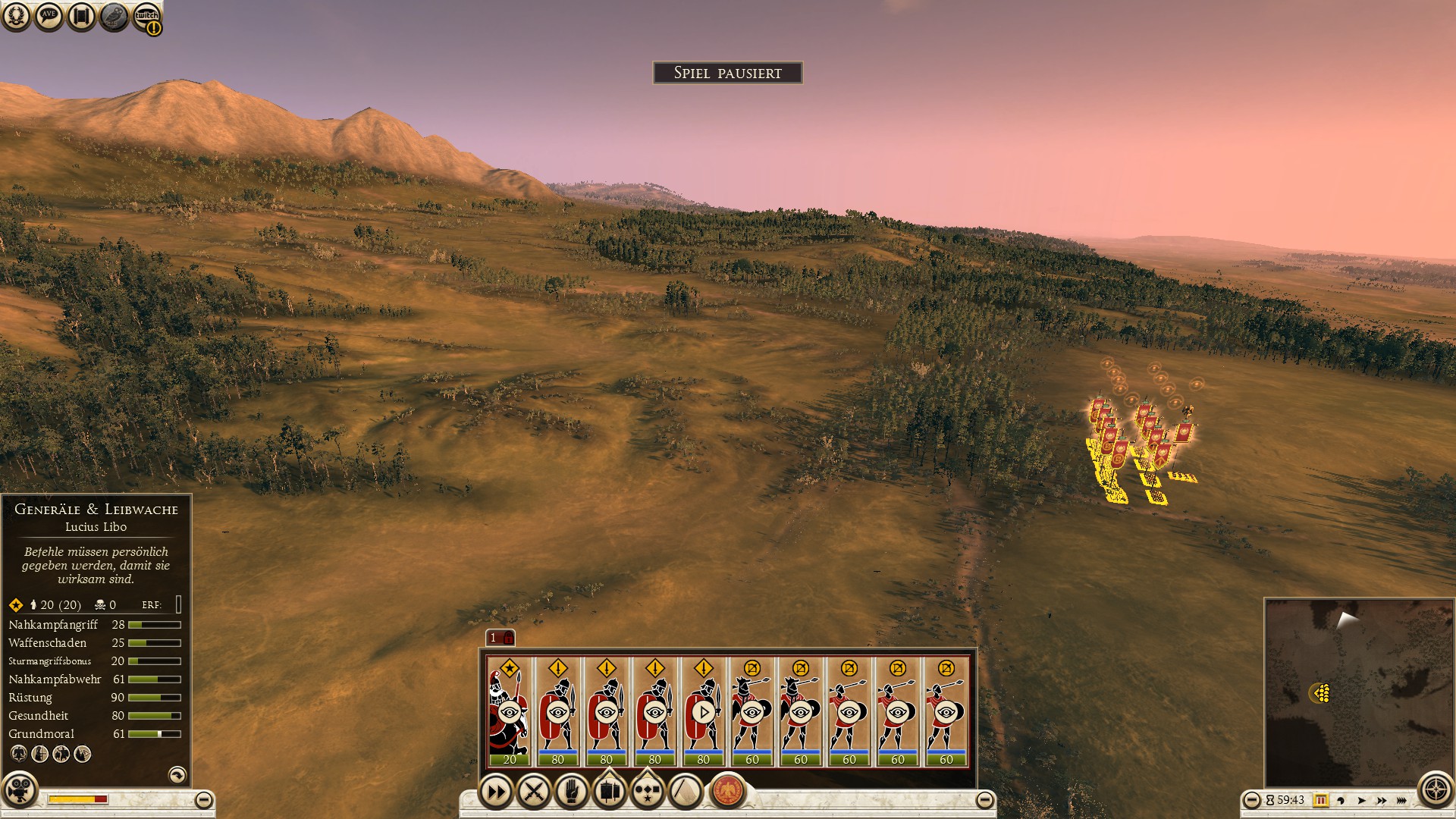
Task: Activate the crossed swords melee button
Action: pos(534,792)
